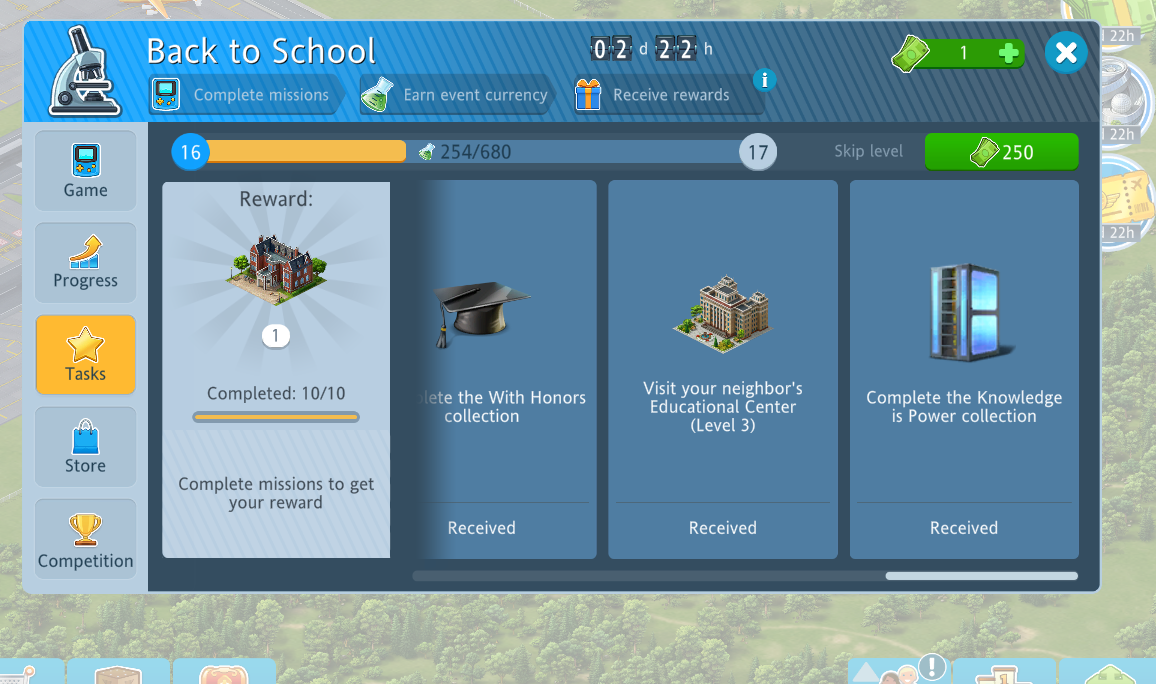Add more cash with the plus button

[1009, 54]
